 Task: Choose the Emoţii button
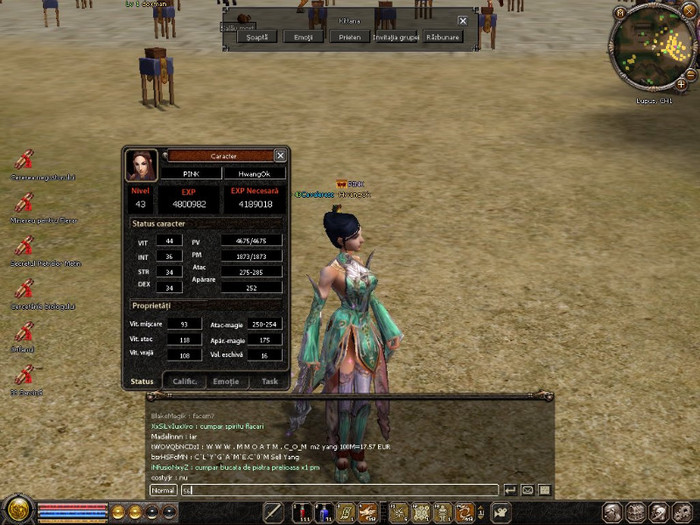pos(304,37)
